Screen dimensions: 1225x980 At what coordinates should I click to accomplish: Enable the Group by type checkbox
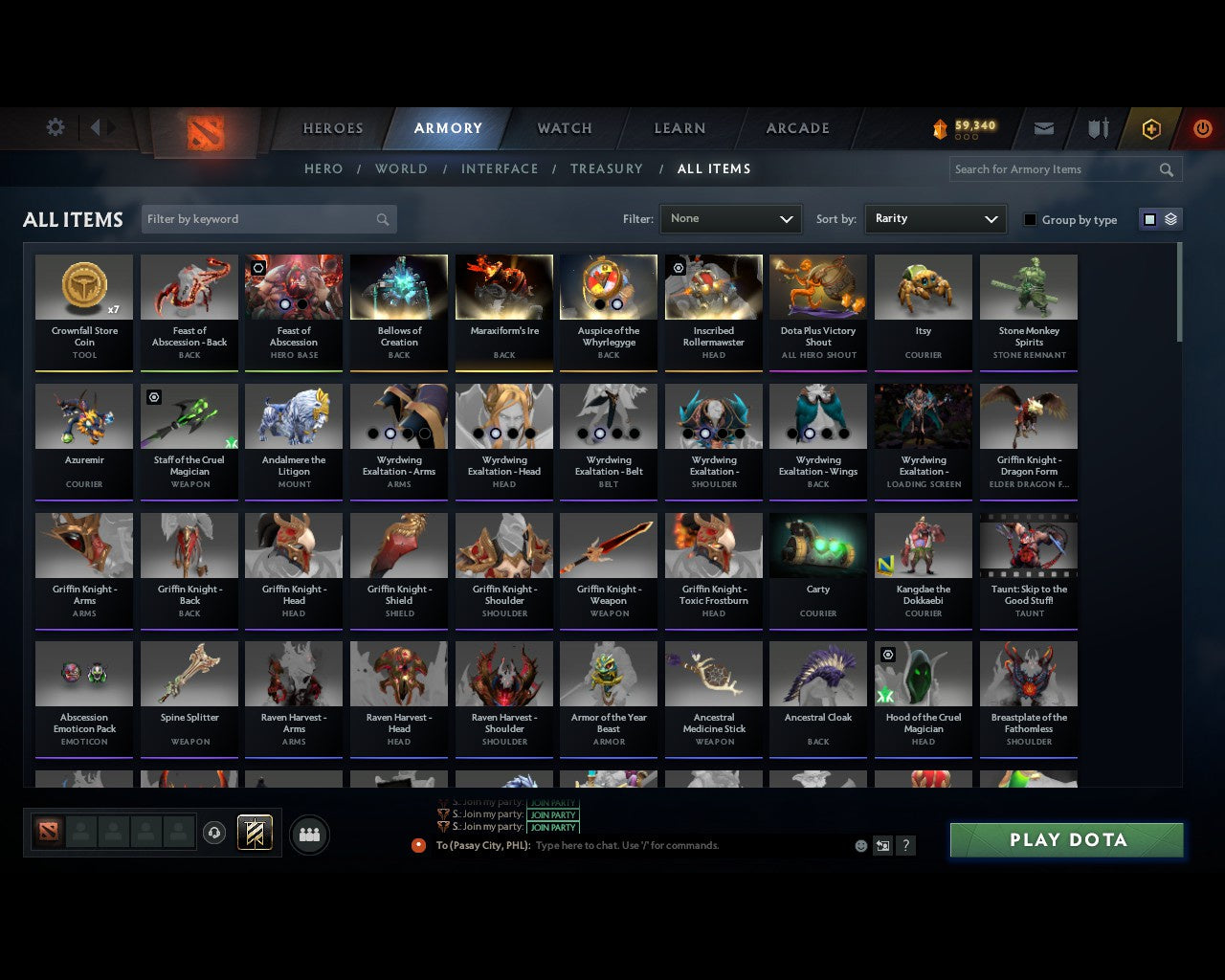(x=1030, y=219)
